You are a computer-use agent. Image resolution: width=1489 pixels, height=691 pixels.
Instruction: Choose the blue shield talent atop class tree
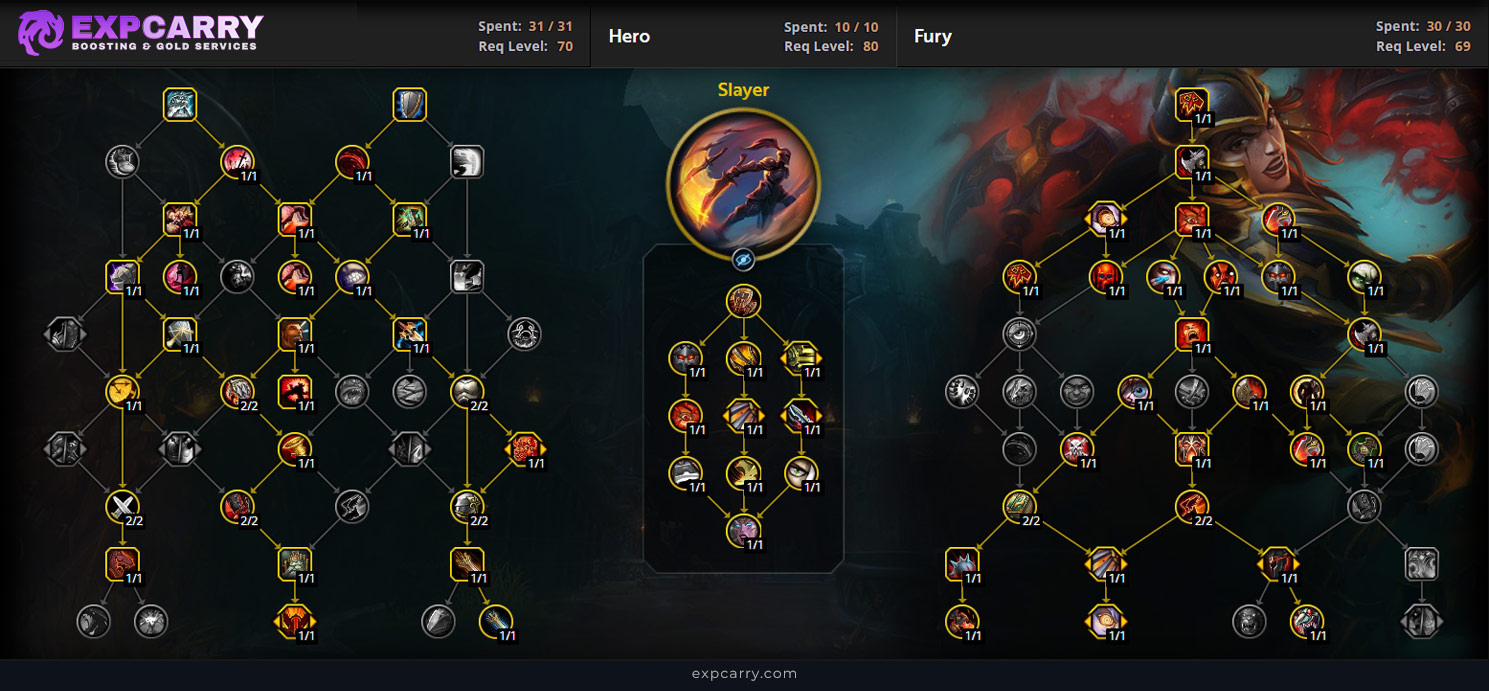tap(410, 105)
